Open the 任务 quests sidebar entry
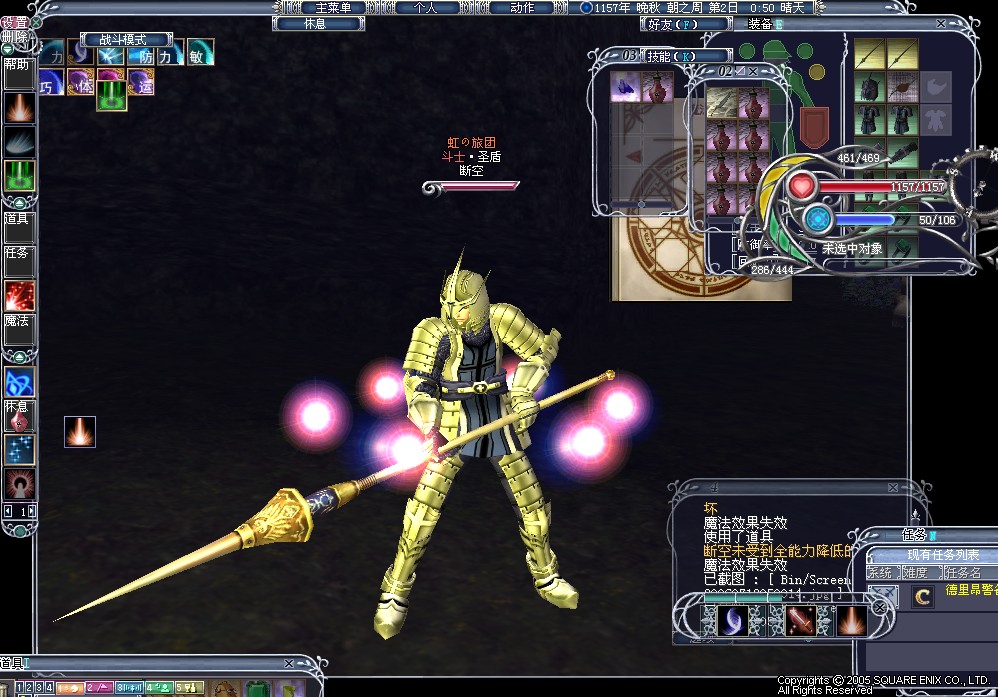The image size is (998, 697). tap(18, 262)
